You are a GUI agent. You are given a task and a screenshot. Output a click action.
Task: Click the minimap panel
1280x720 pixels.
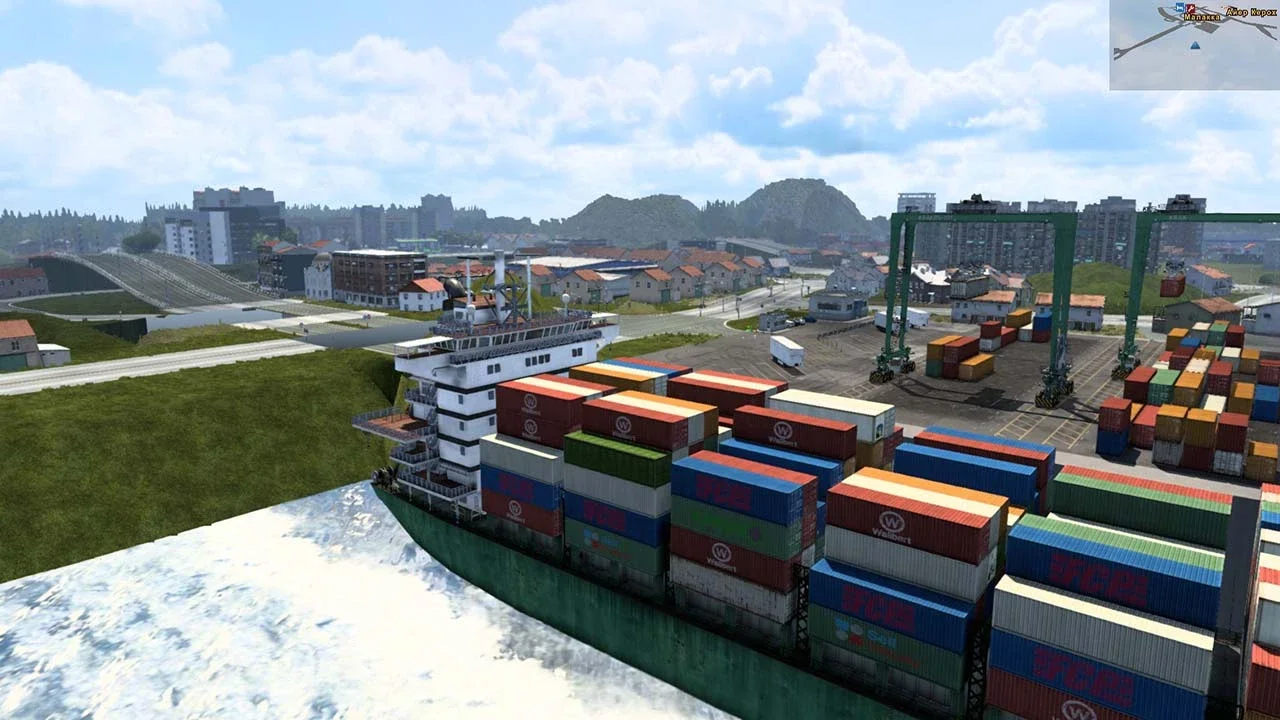point(1194,45)
